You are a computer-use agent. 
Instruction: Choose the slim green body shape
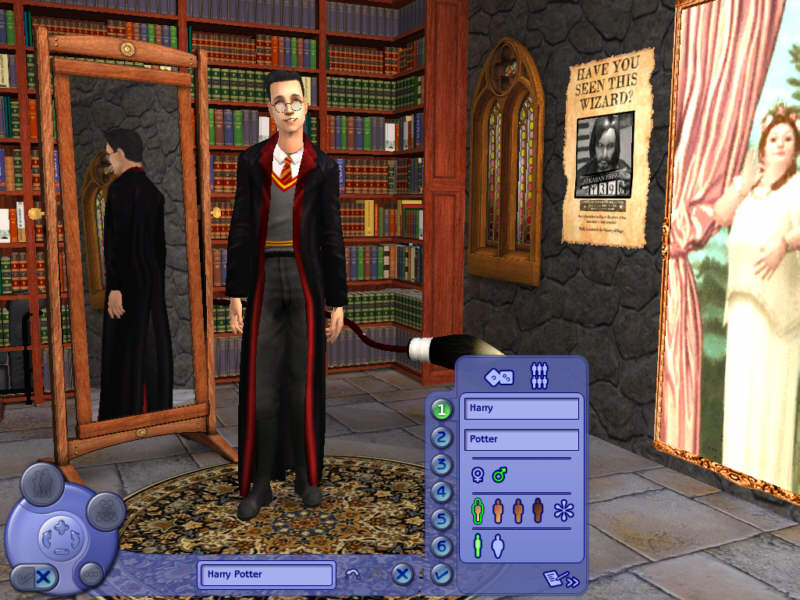click(478, 545)
